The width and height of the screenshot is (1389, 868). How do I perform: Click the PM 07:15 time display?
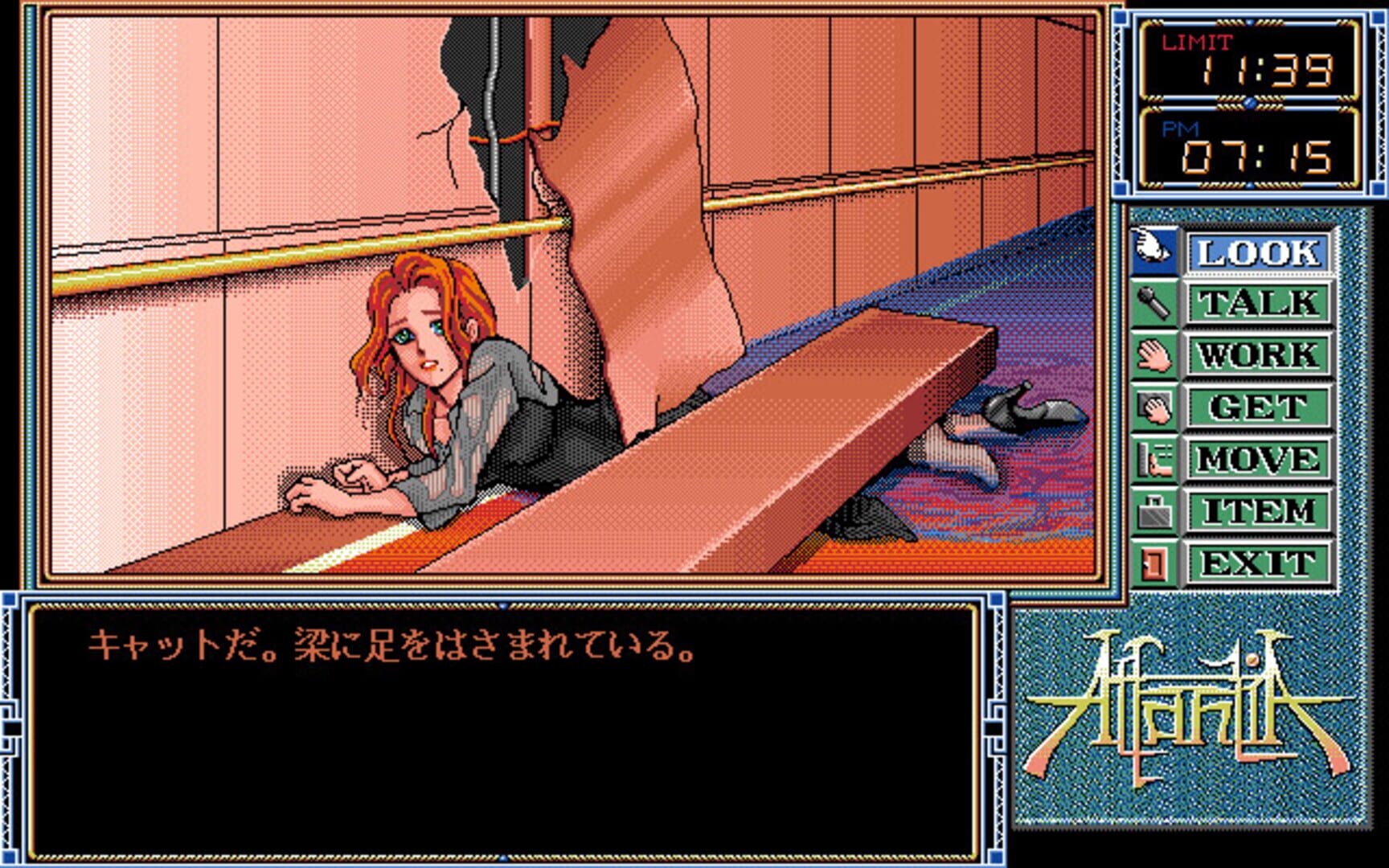pyautogui.click(x=1250, y=153)
